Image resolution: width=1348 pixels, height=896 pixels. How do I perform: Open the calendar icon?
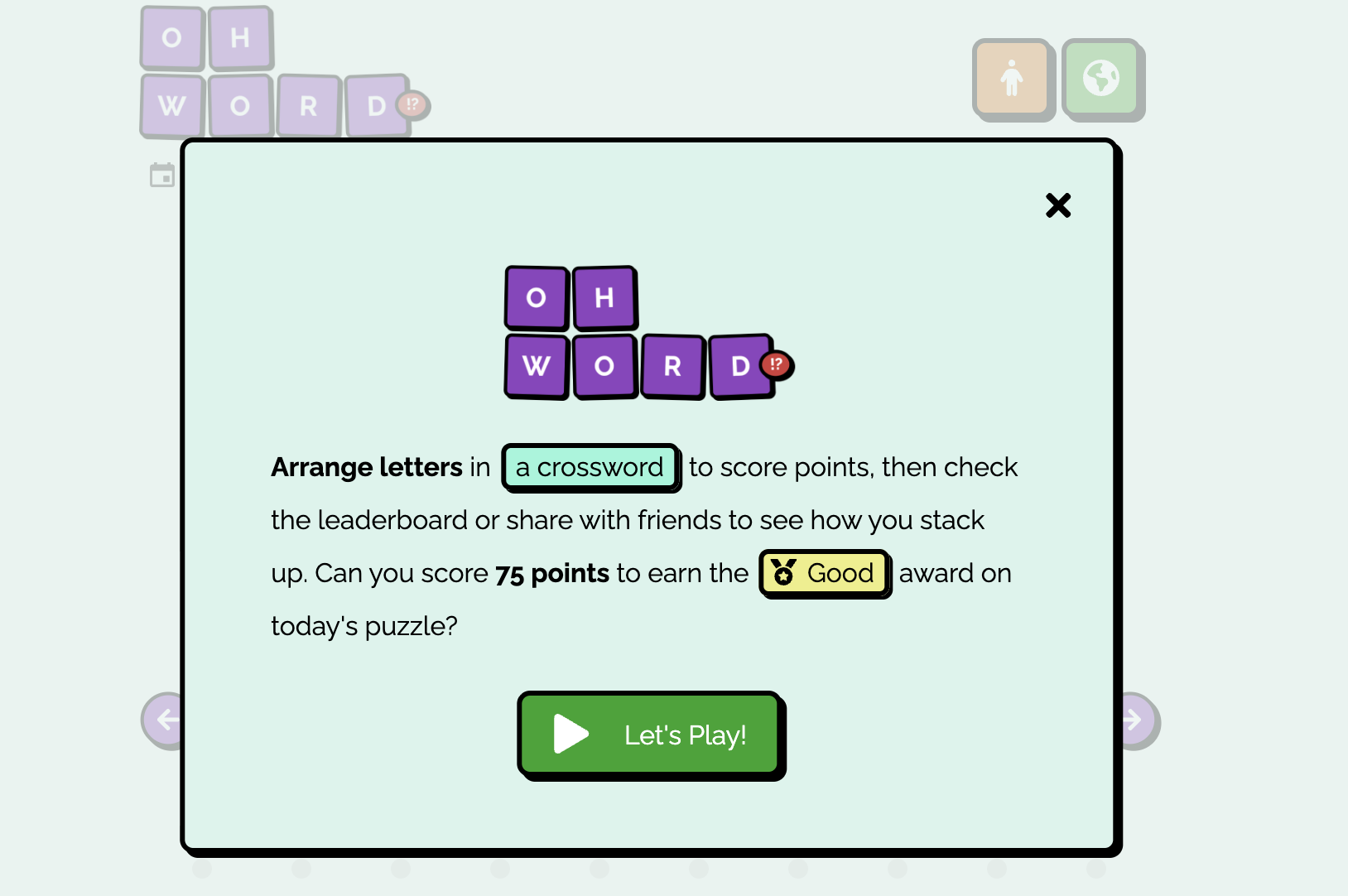click(162, 175)
